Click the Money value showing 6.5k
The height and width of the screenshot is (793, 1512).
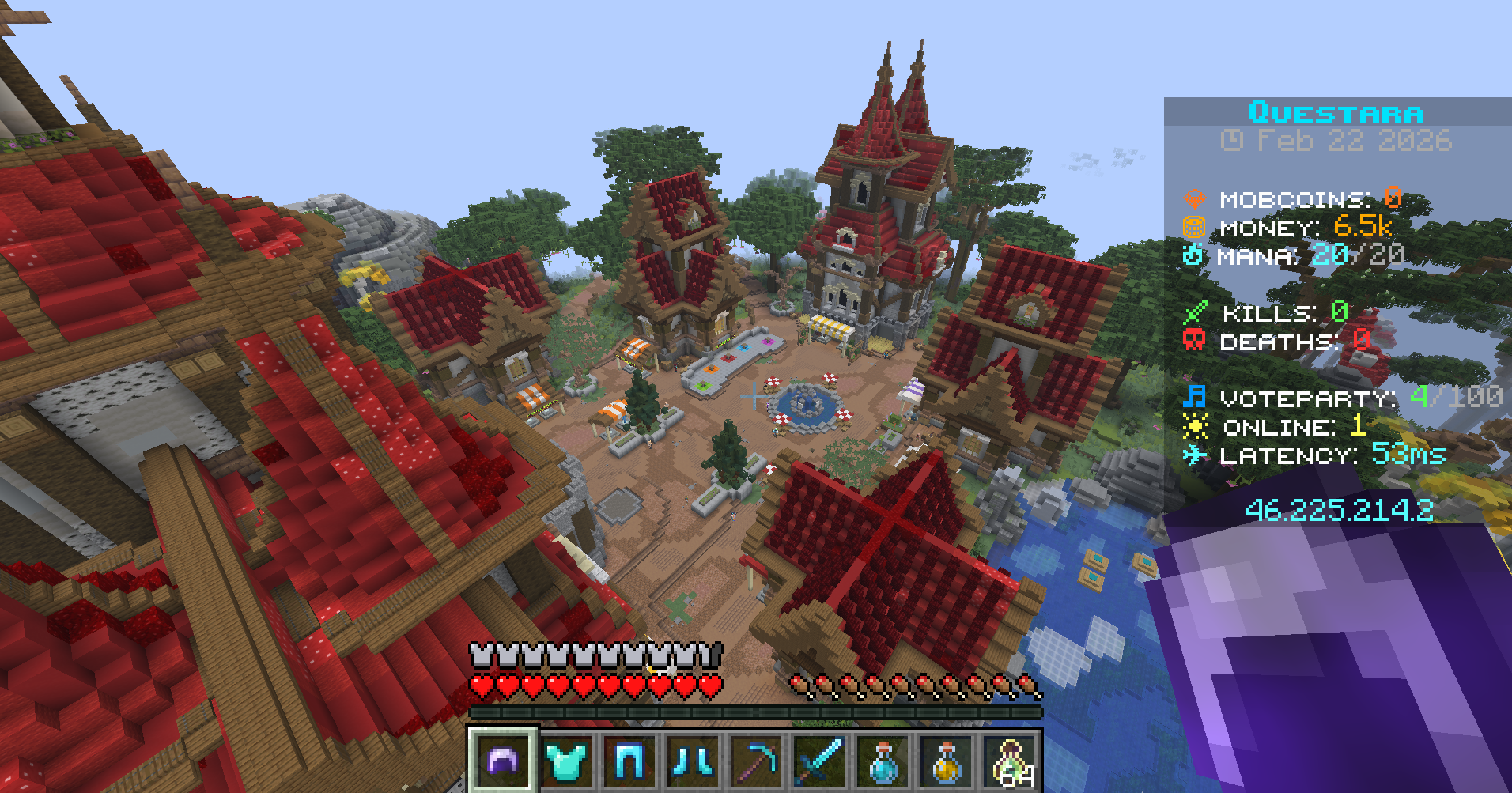click(x=1363, y=228)
